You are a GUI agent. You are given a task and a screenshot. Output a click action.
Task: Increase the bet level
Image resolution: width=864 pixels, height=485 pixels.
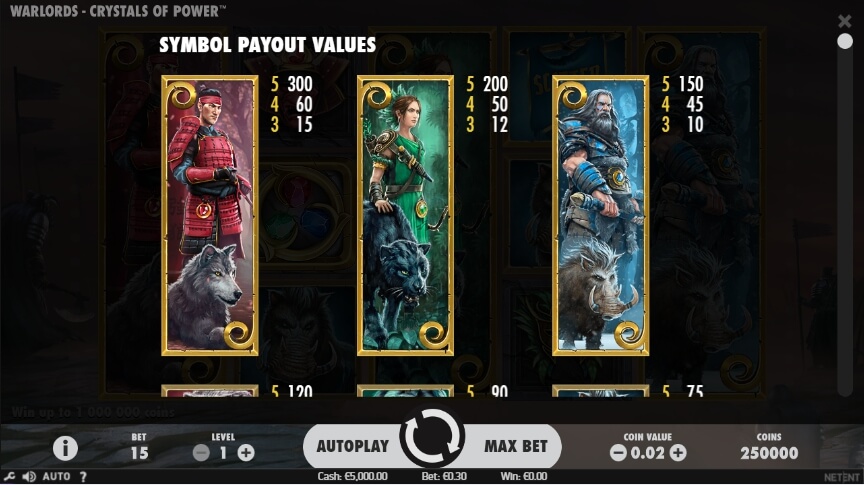[246, 453]
